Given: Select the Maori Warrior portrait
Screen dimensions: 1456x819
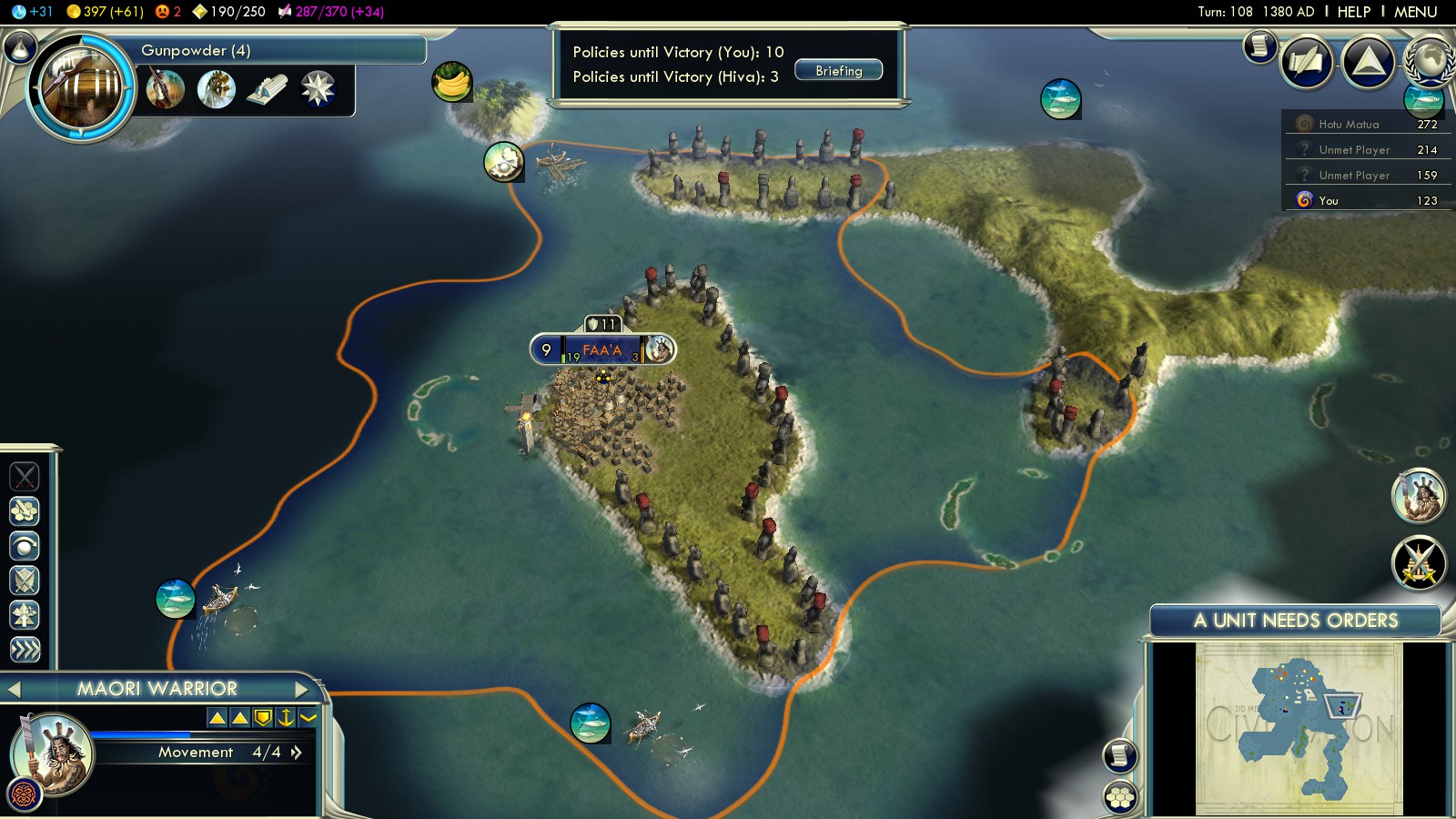Looking at the screenshot, I should (x=53, y=753).
